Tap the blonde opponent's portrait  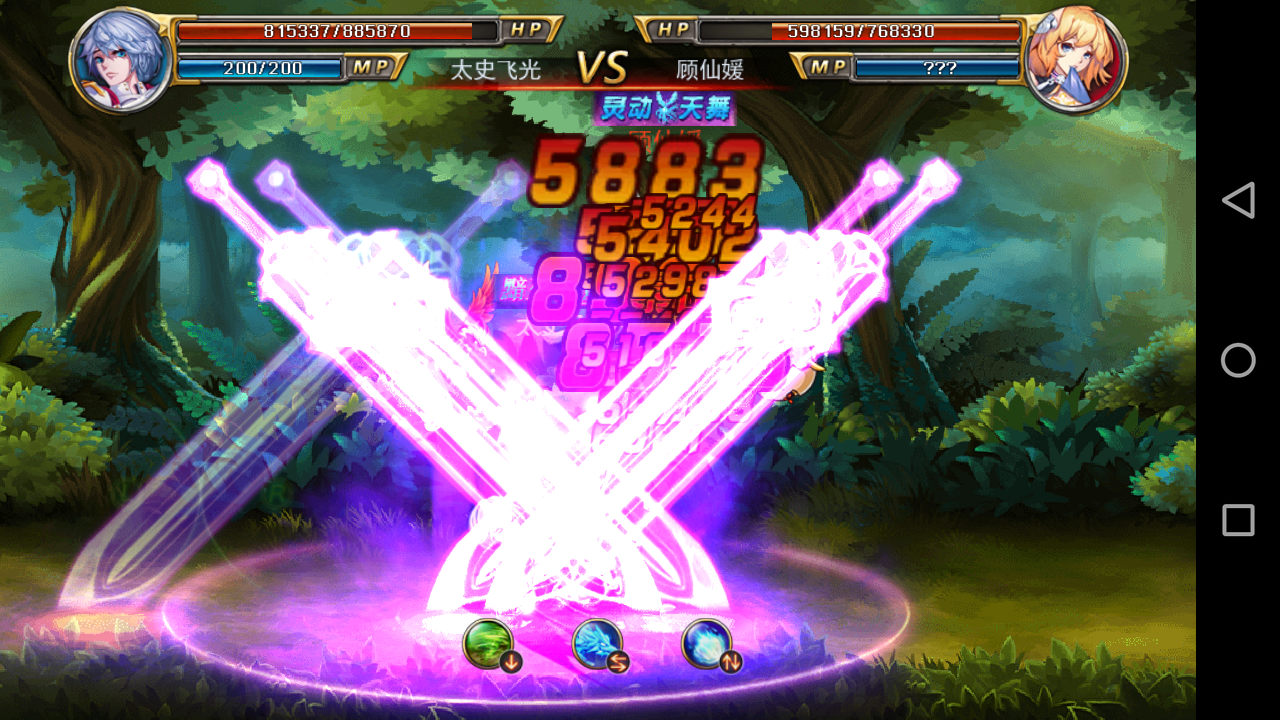pos(1075,58)
